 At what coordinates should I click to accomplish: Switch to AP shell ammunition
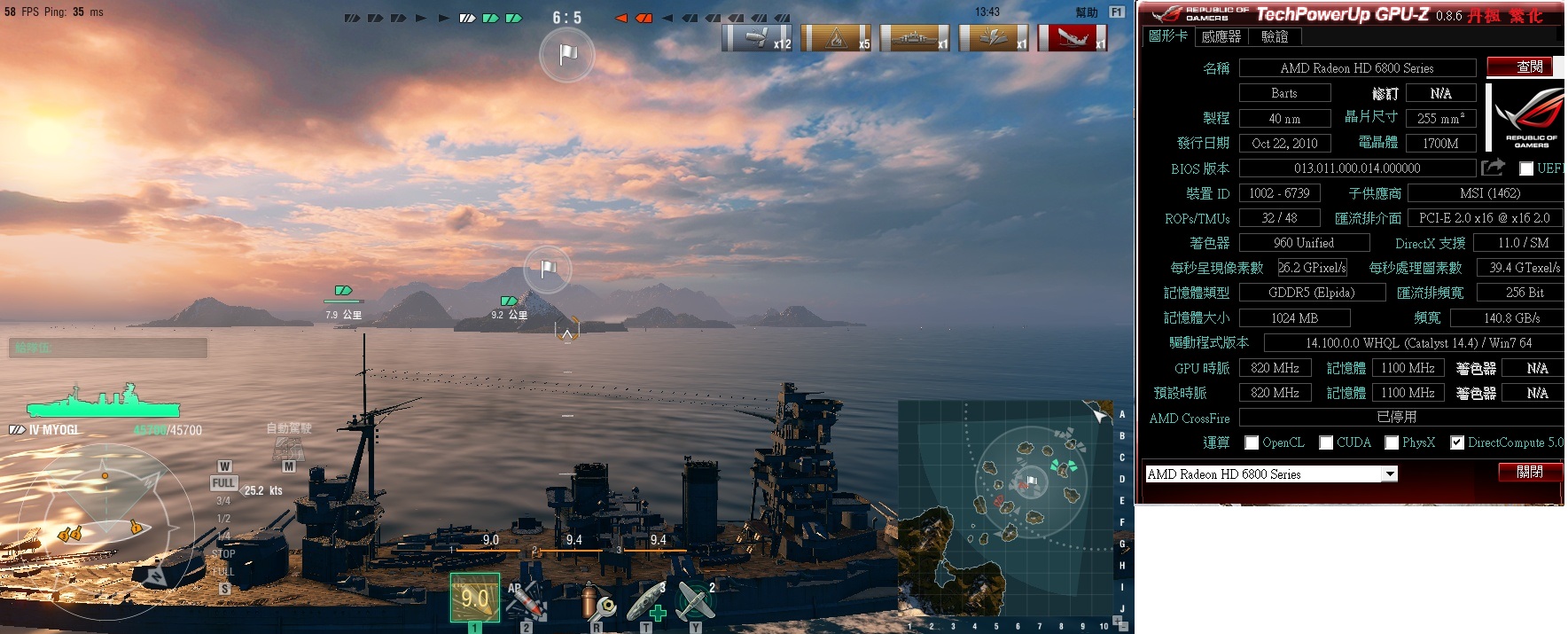(526, 601)
